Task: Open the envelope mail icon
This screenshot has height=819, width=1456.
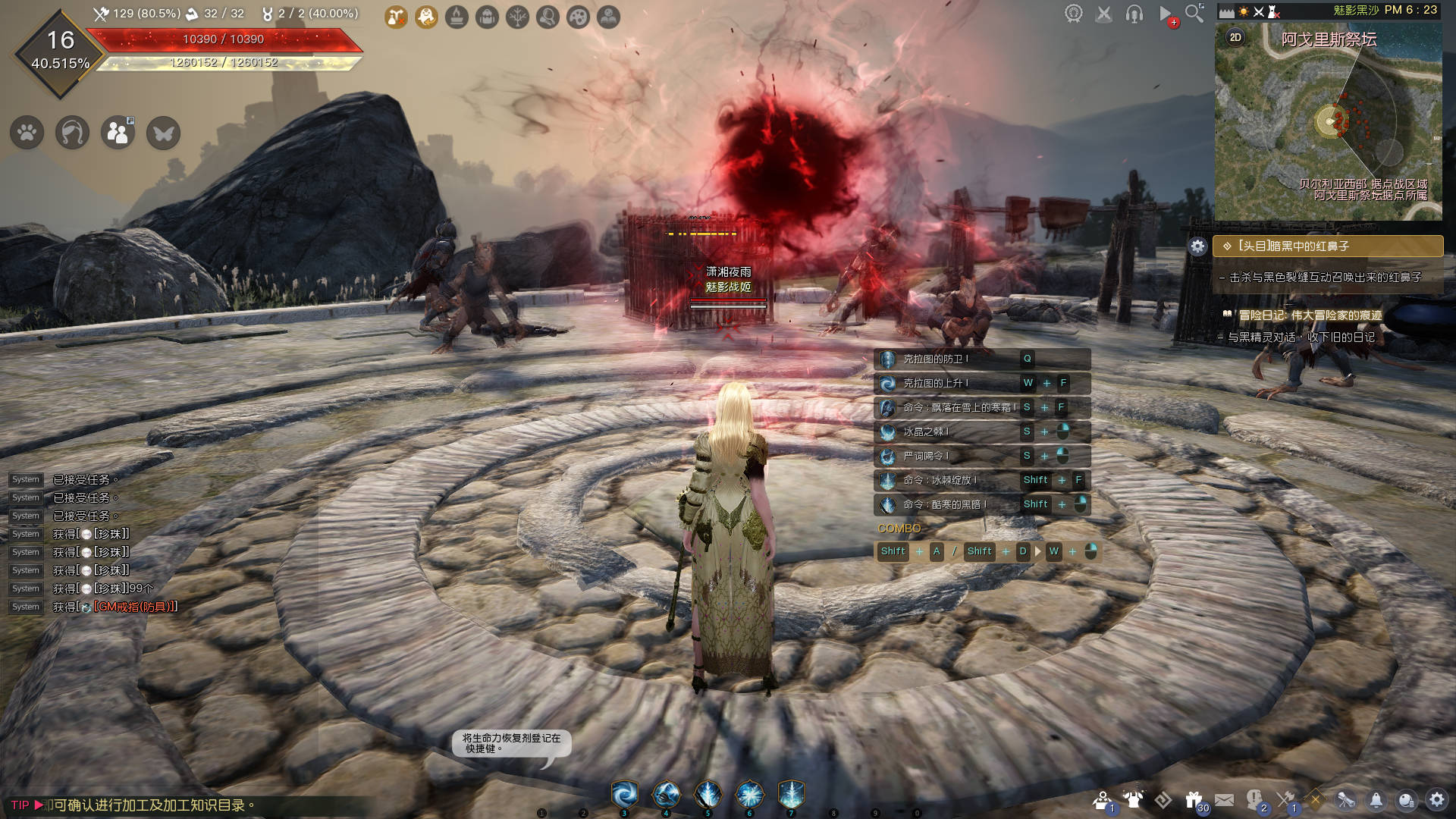Action: pos(1224,800)
